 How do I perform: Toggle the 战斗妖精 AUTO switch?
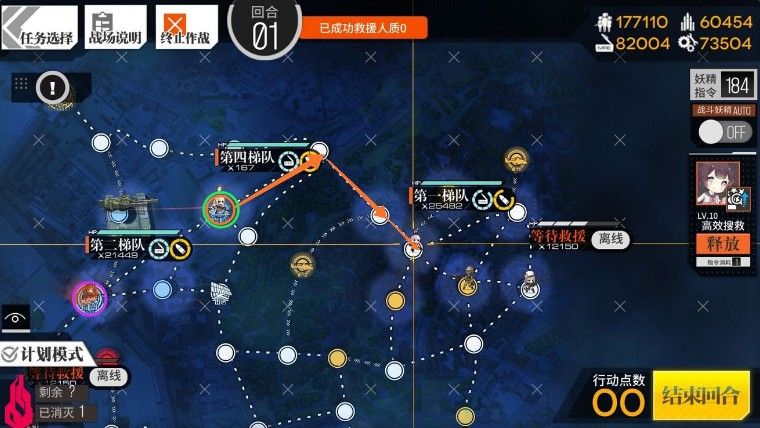(x=723, y=131)
